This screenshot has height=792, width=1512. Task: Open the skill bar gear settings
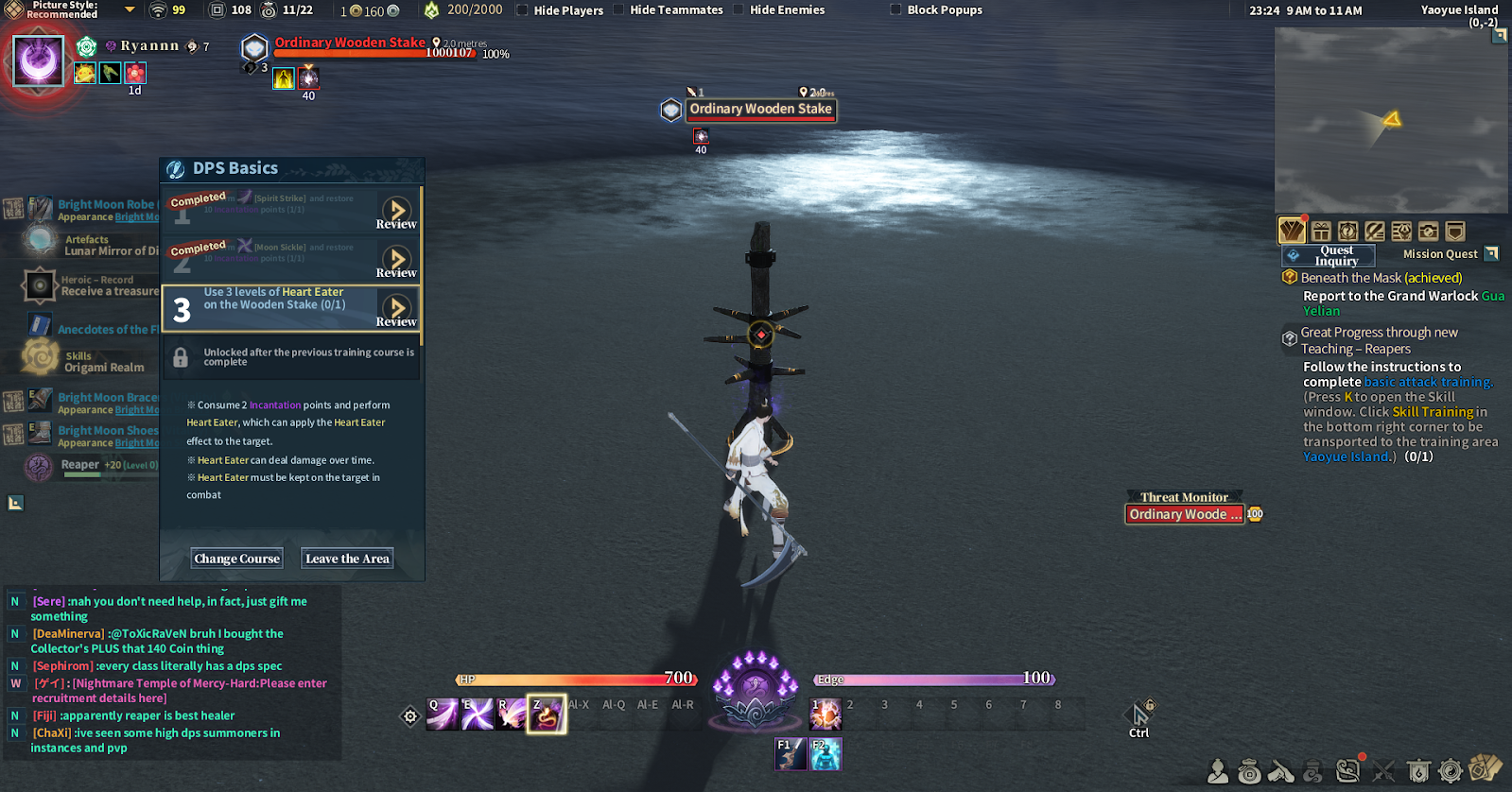(x=410, y=716)
